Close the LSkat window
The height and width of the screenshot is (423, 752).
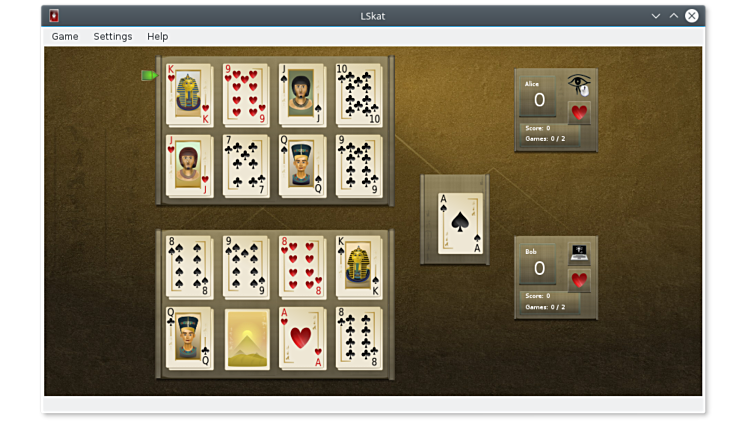point(691,15)
